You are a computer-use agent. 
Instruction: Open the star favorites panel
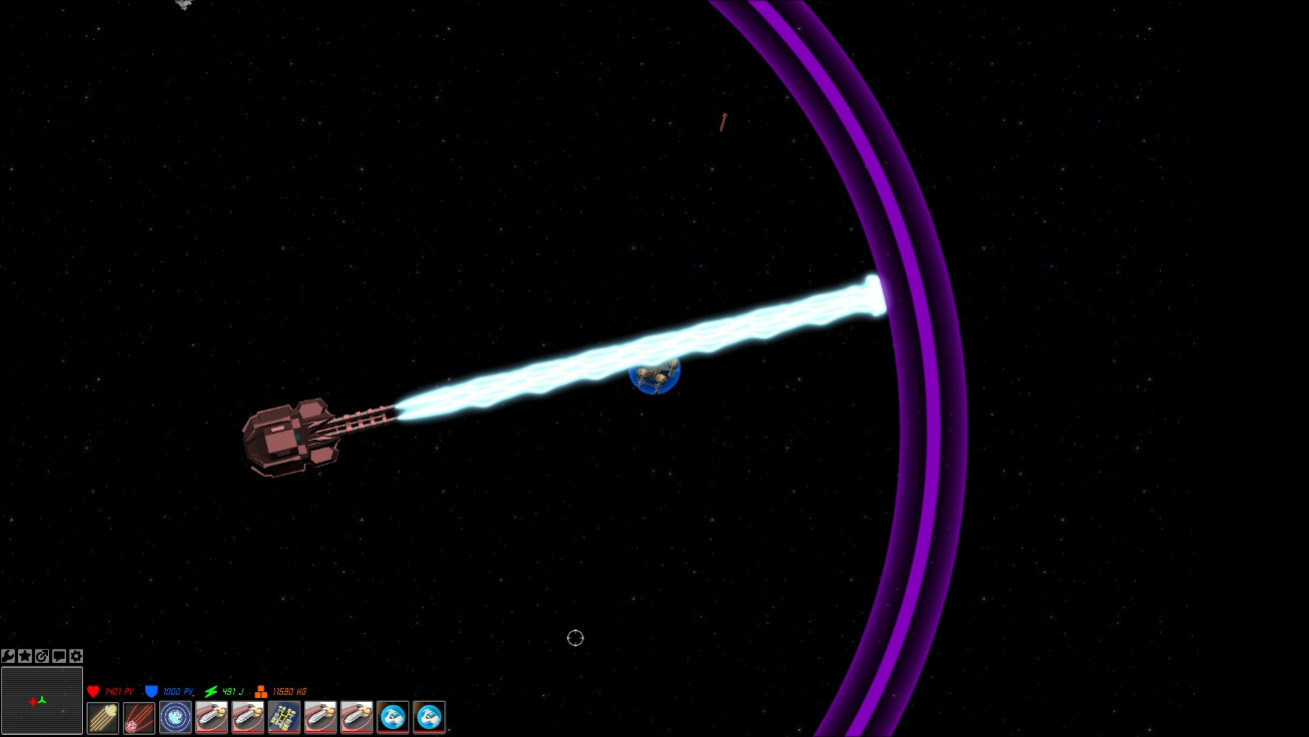click(25, 656)
